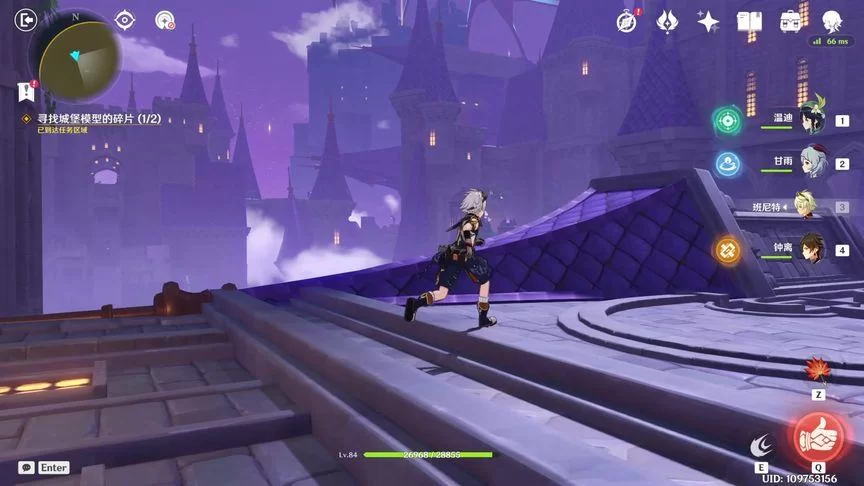This screenshot has width=864, height=486.
Task: Switch to party member 温迪
Action: 811,121
